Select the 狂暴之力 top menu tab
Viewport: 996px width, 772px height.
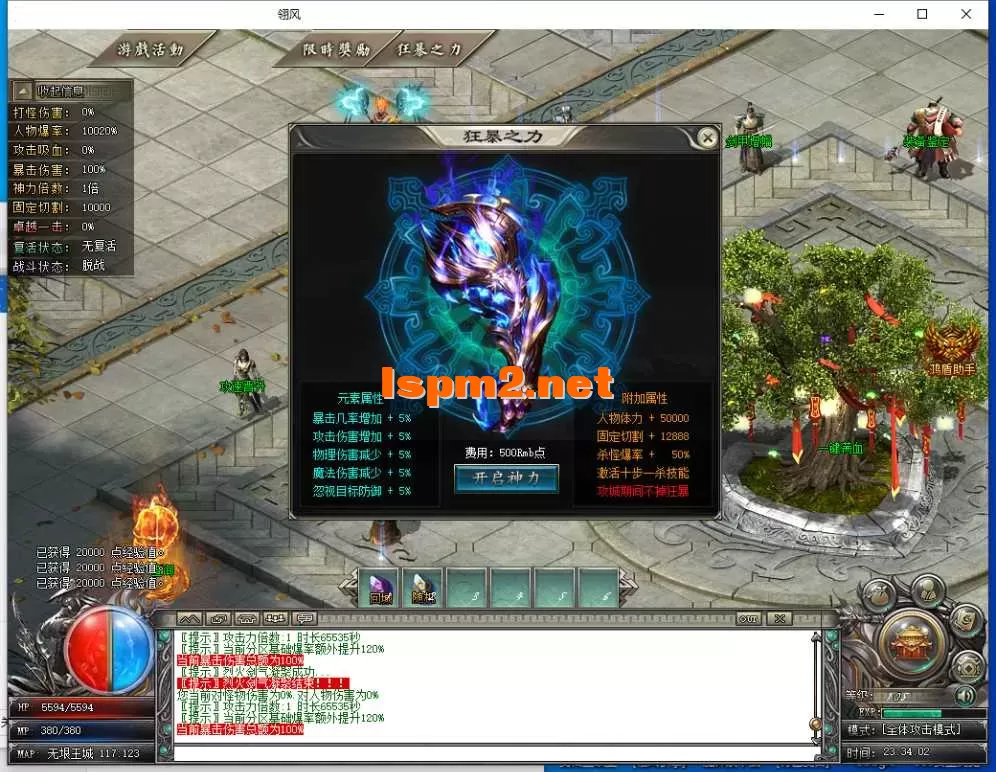430,49
